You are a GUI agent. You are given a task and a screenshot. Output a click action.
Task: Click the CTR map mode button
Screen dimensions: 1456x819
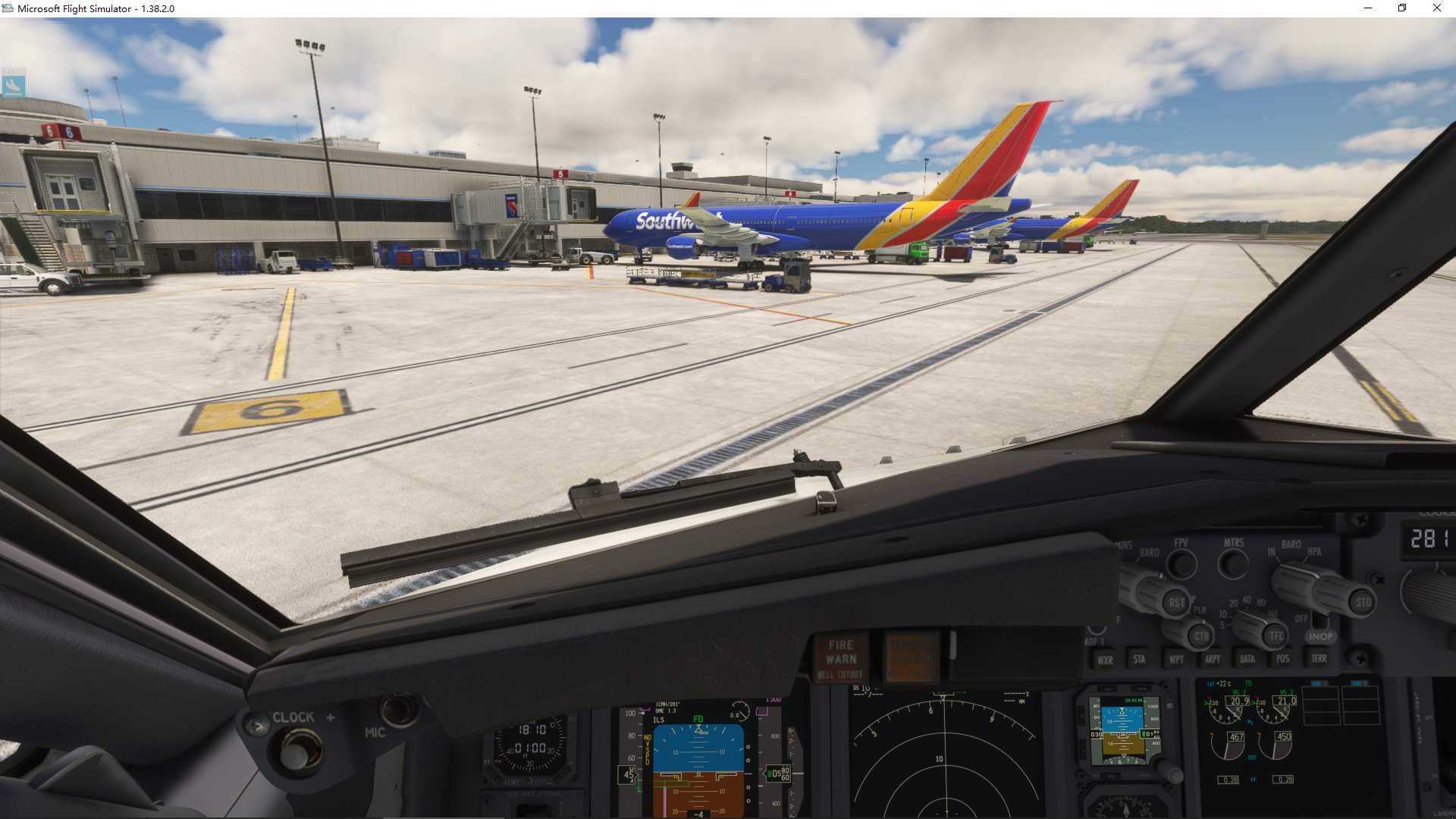(x=1201, y=636)
